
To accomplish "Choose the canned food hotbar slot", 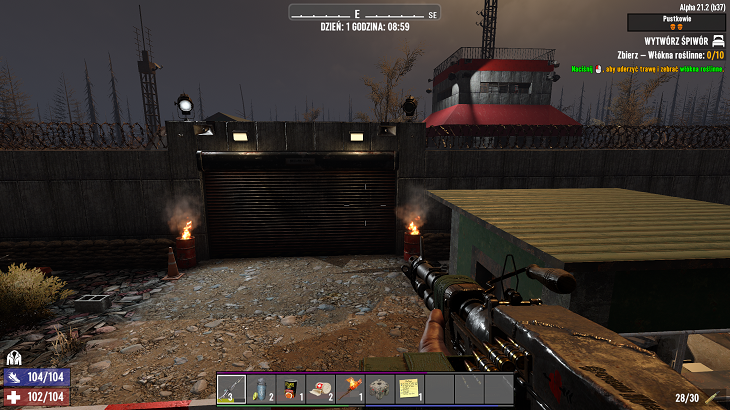I will click(x=290, y=388).
